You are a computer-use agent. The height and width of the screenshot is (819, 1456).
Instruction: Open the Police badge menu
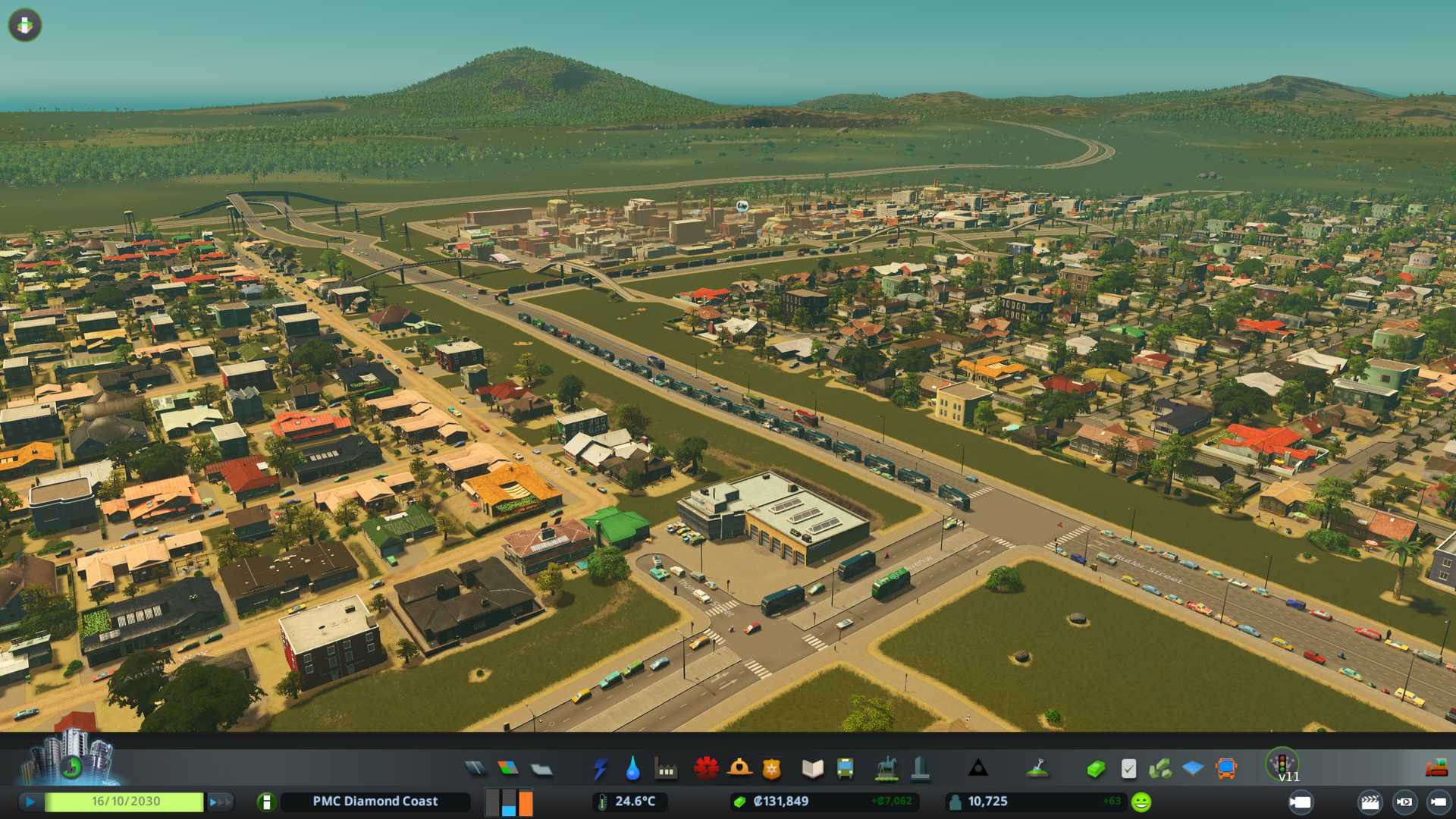tap(771, 769)
